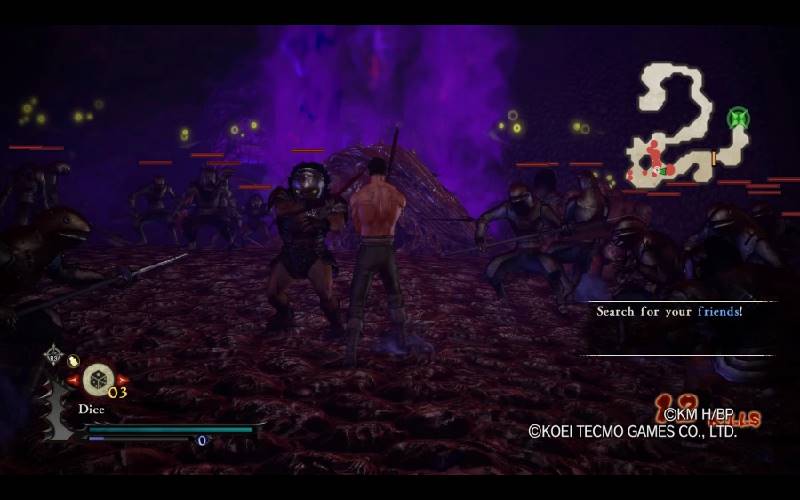The image size is (800, 500).
Task: Click the green objective marker on minimap
Action: tap(738, 118)
